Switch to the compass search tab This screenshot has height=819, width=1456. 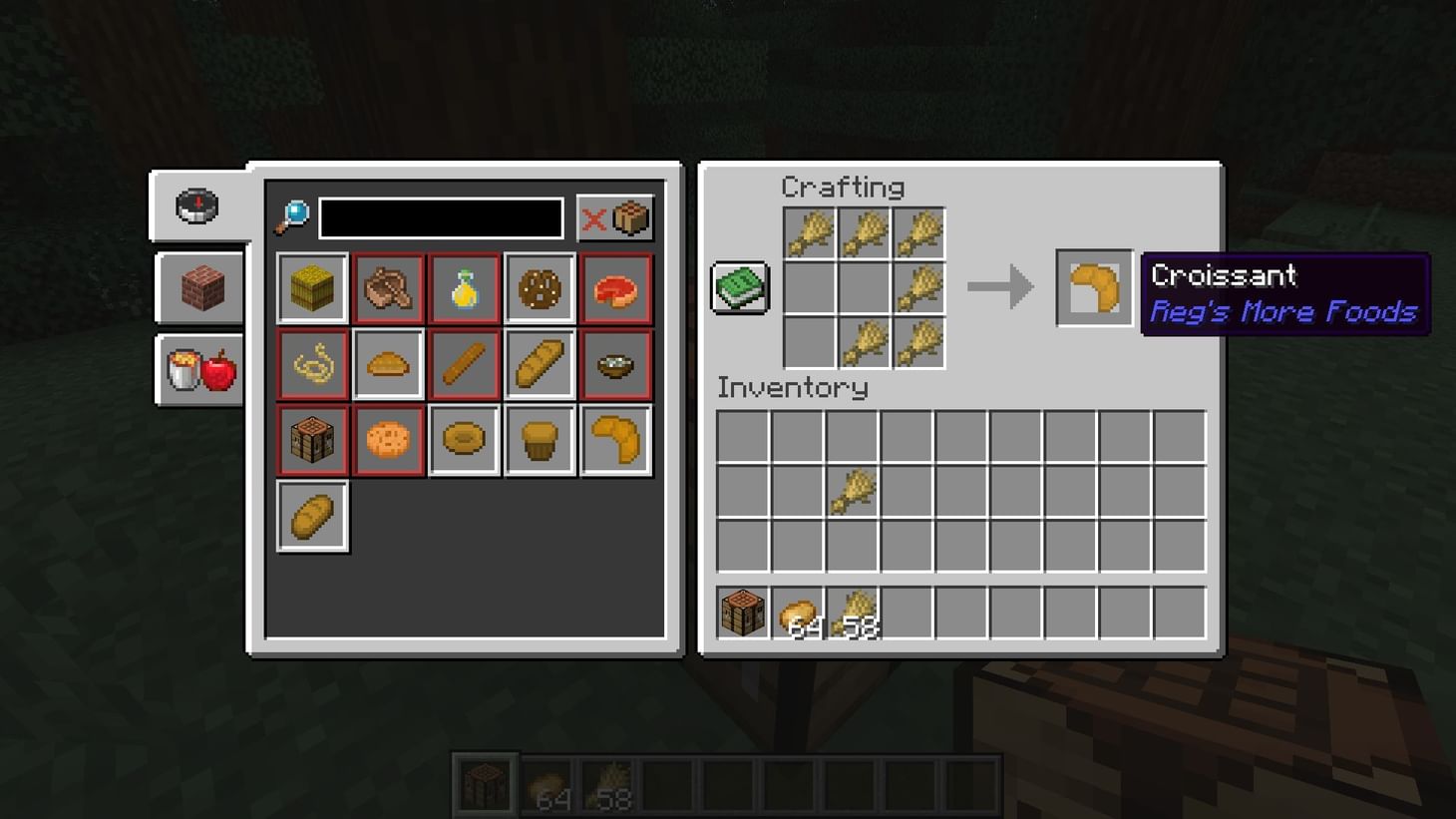point(195,206)
